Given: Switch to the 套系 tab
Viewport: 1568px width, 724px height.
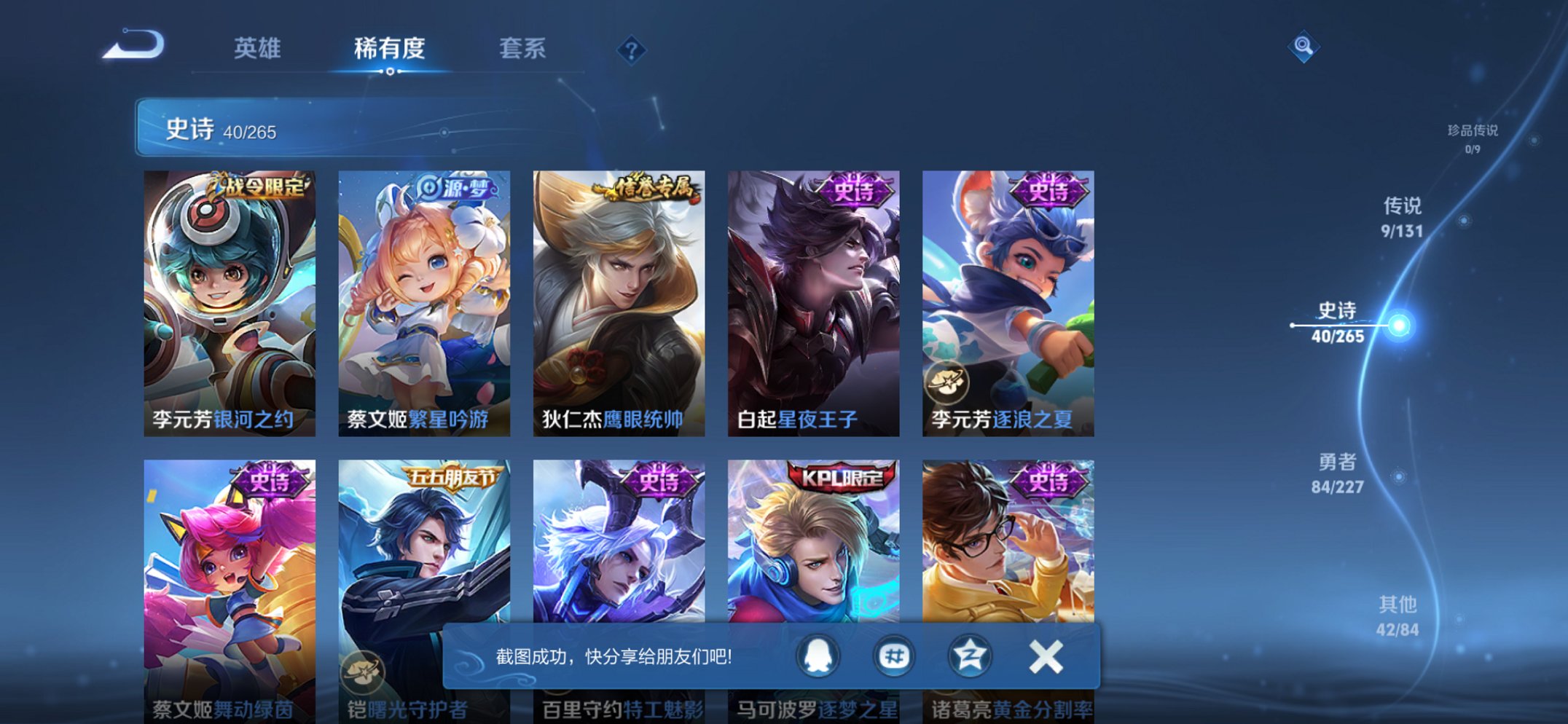Looking at the screenshot, I should coord(522,50).
